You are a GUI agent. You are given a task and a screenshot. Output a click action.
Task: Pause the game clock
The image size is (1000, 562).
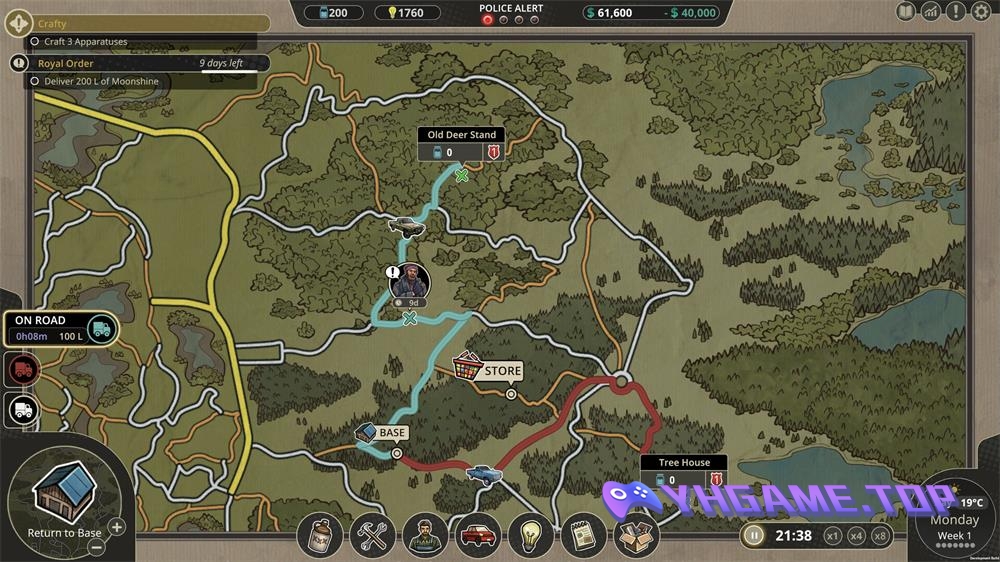click(756, 535)
